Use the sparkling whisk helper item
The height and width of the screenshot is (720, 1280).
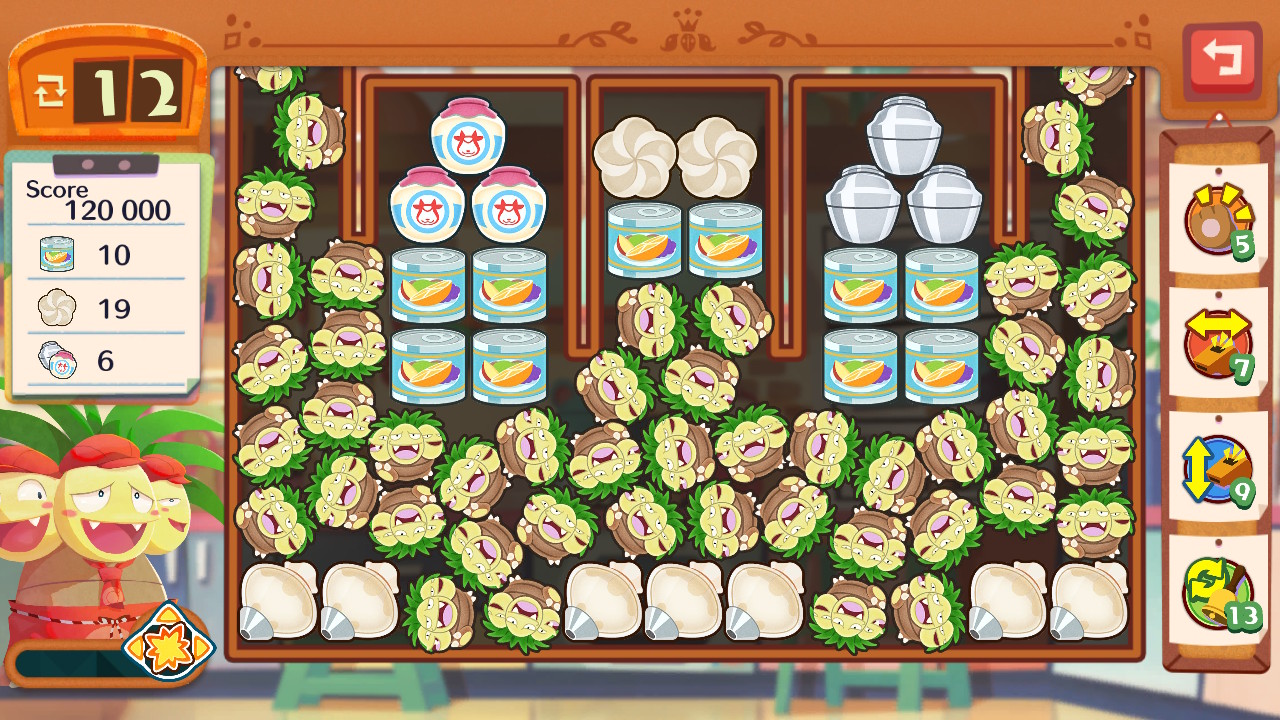pyautogui.click(x=1217, y=219)
